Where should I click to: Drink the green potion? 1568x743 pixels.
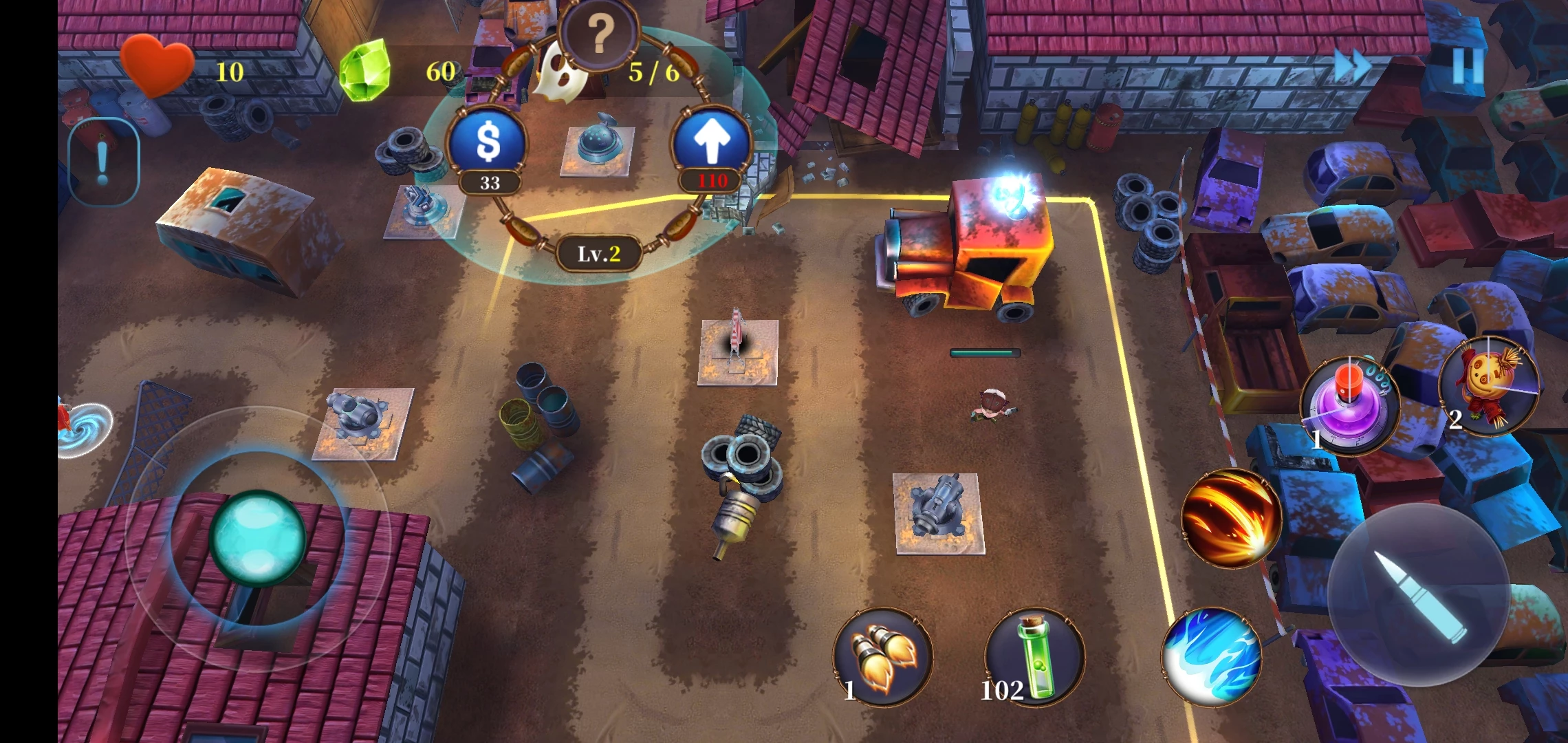coord(1035,656)
